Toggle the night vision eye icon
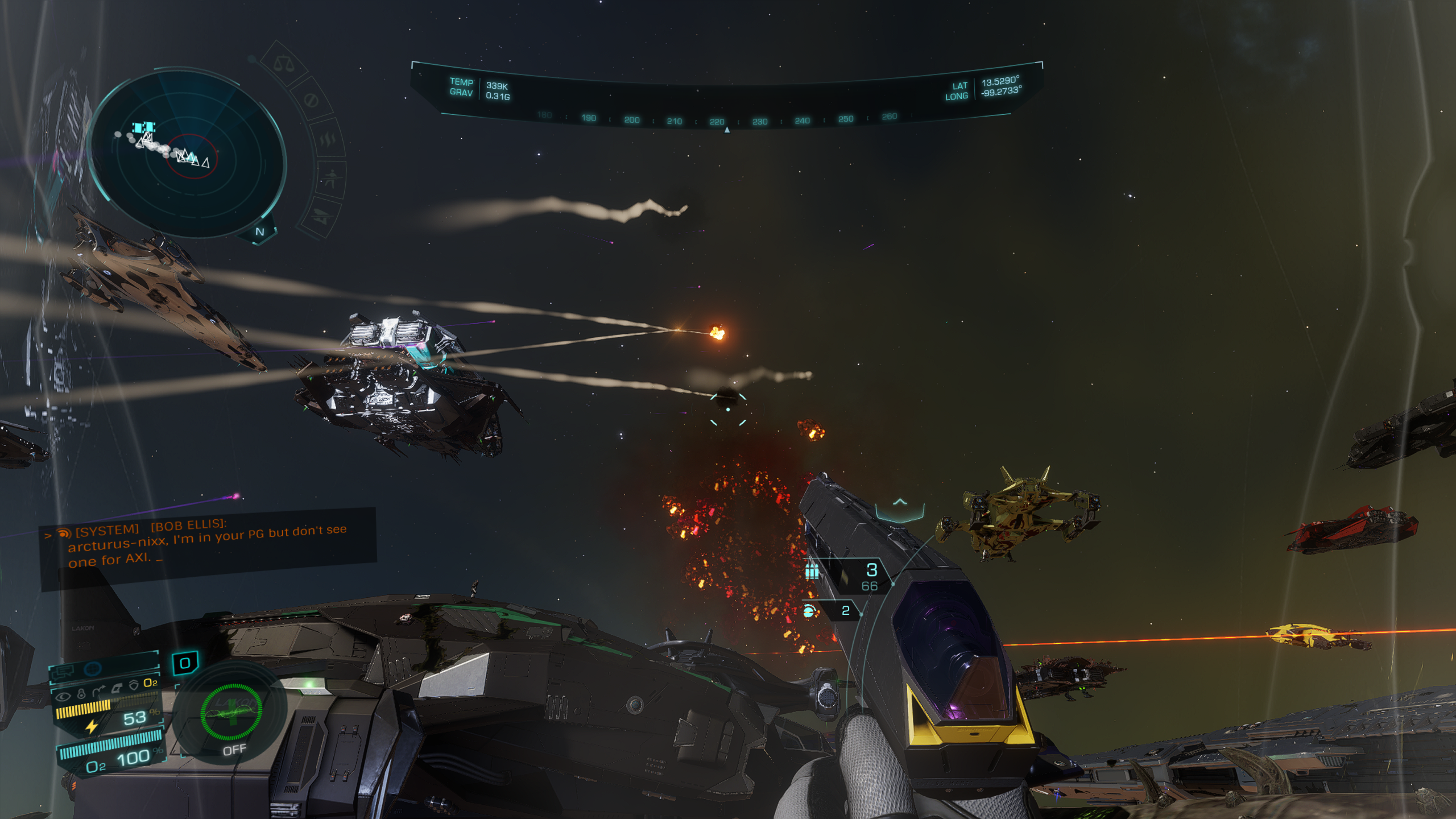The image size is (1456, 819). pyautogui.click(x=63, y=696)
